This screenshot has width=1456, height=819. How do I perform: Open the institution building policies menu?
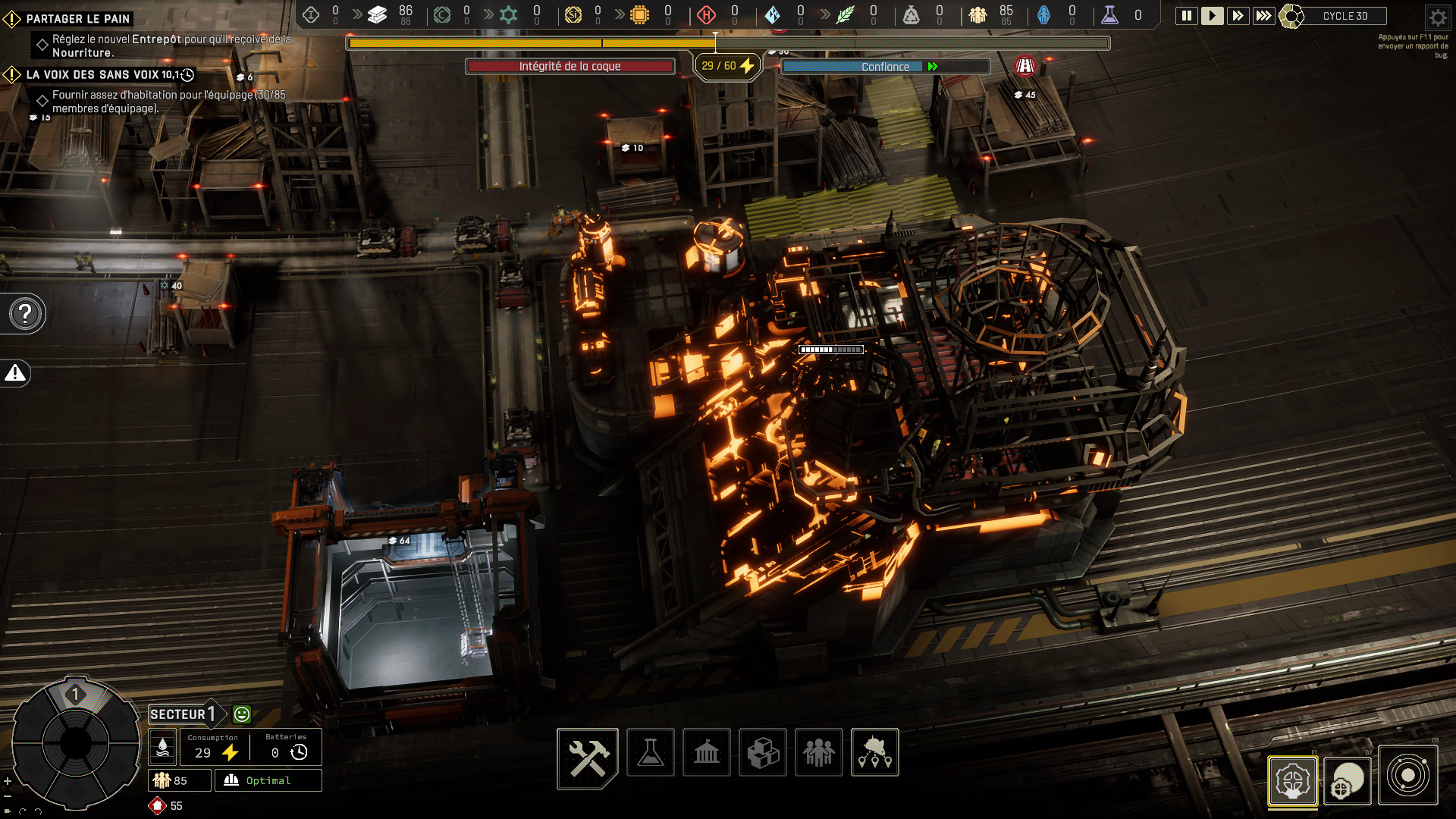[x=707, y=753]
